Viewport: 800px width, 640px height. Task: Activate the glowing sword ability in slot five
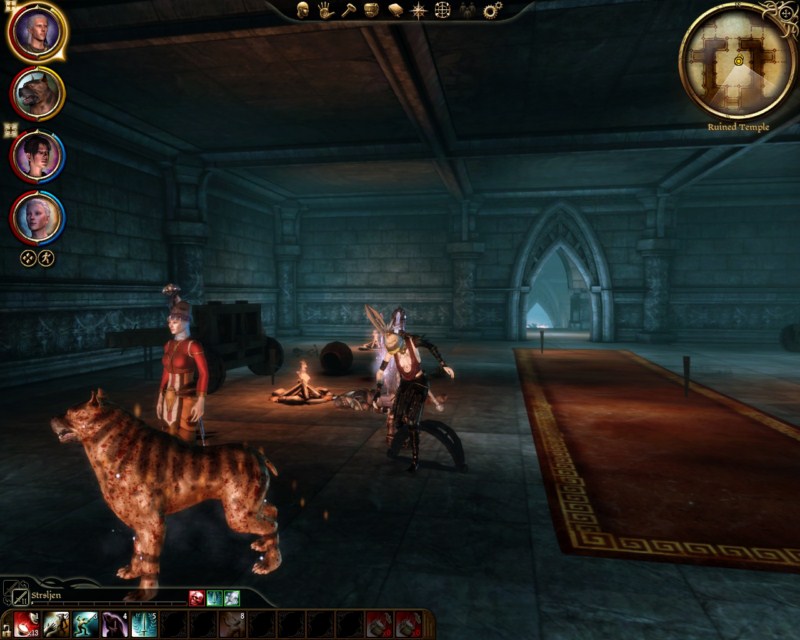click(144, 625)
